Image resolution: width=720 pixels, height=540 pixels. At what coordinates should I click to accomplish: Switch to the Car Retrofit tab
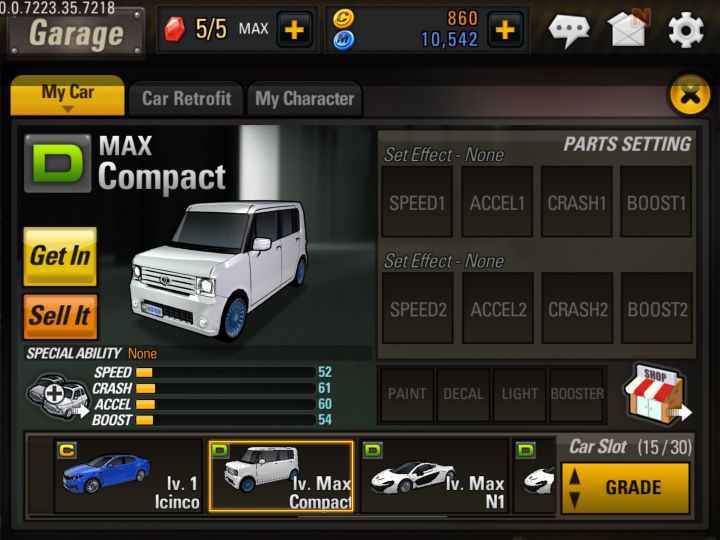point(186,98)
